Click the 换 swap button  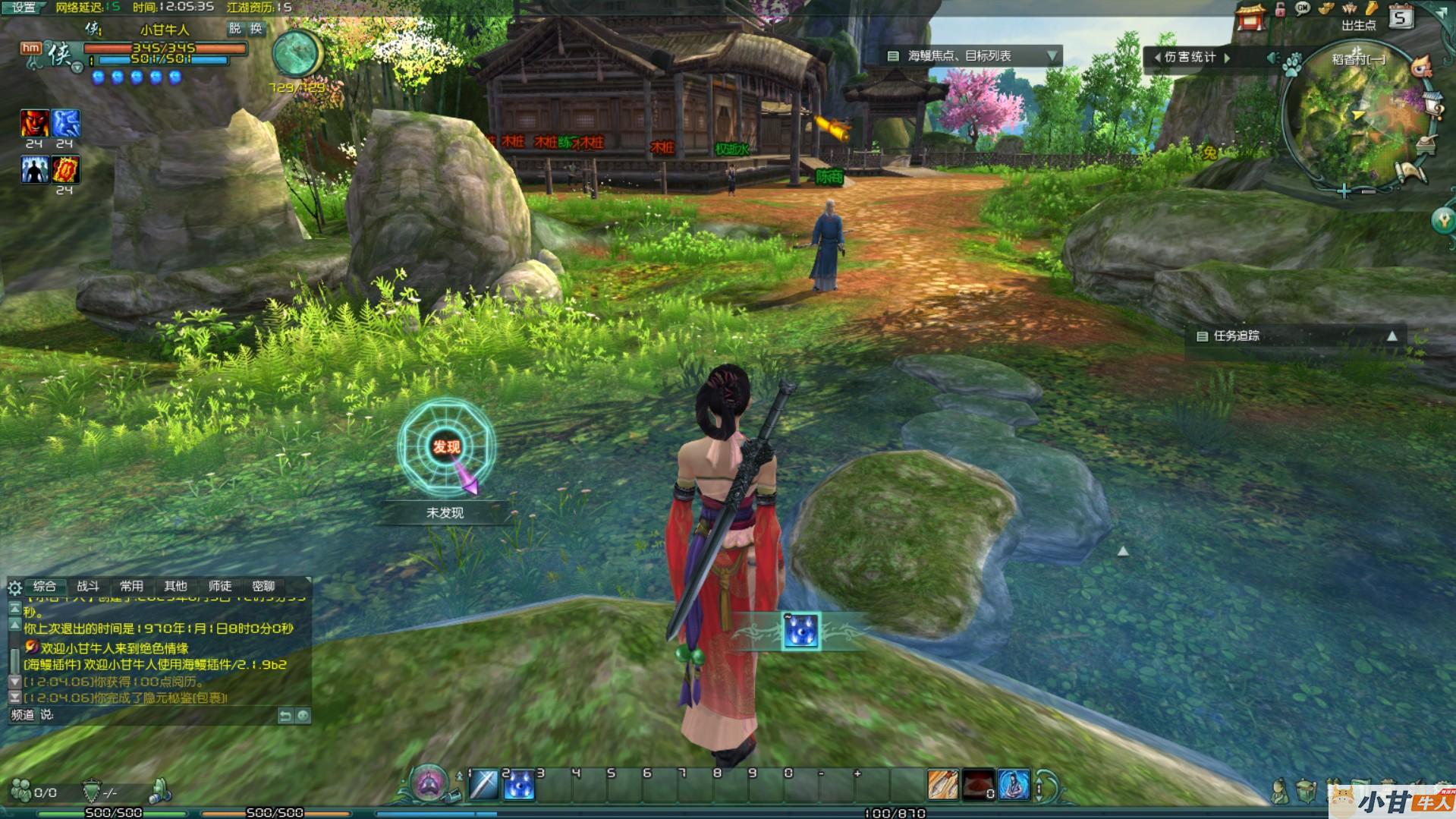click(256, 28)
